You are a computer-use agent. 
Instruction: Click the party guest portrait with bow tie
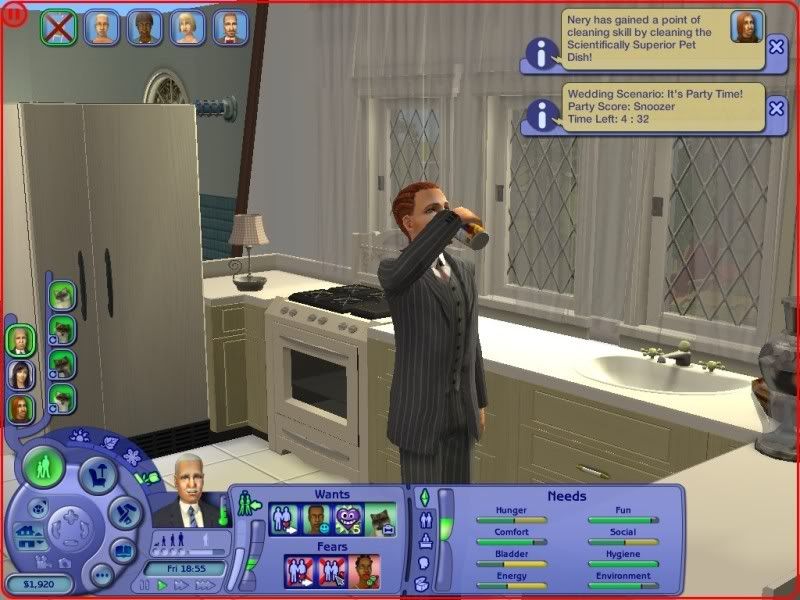click(232, 27)
